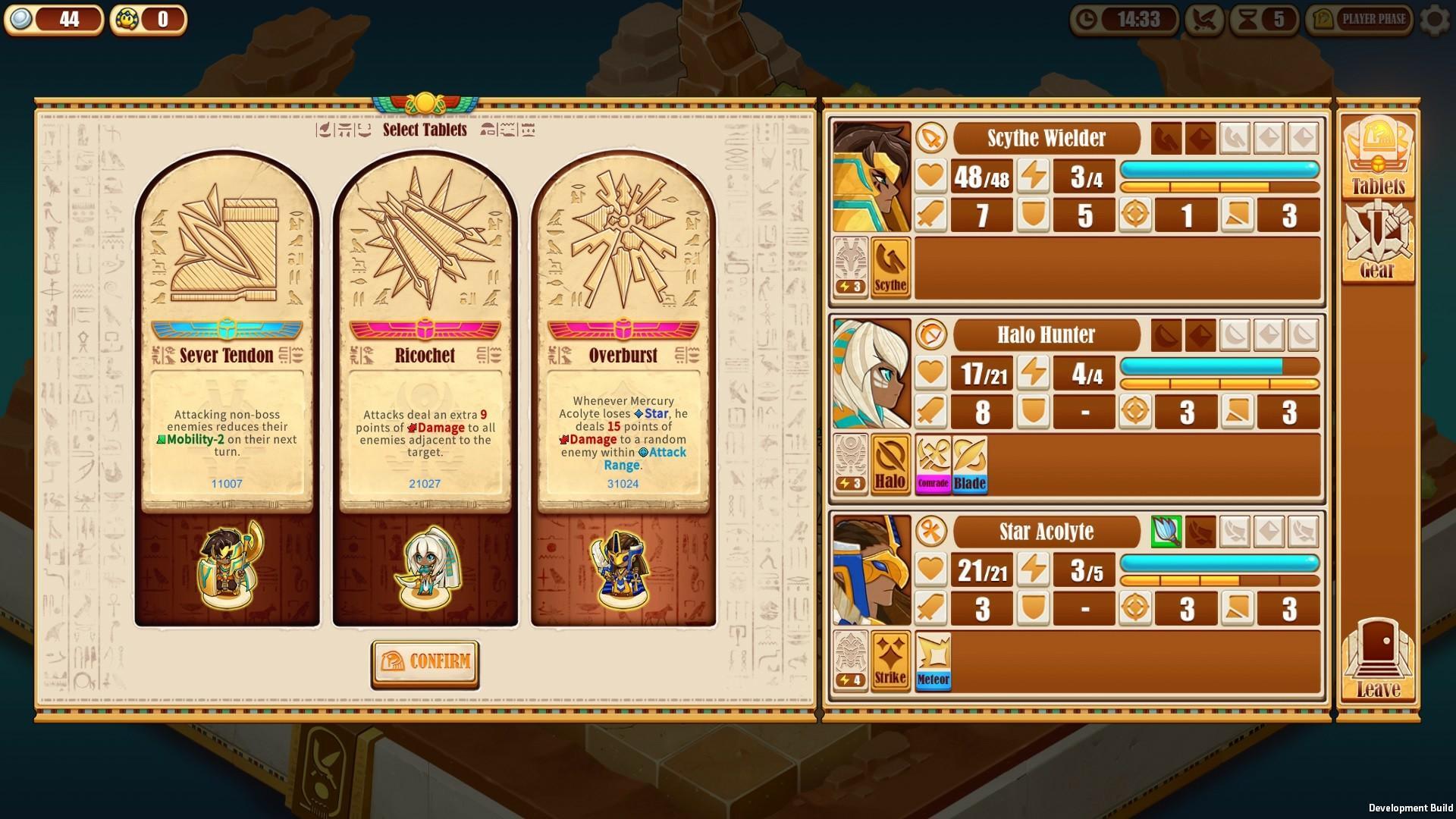Select the Scythe skill icon
The width and height of the screenshot is (1456, 819).
pos(890,269)
